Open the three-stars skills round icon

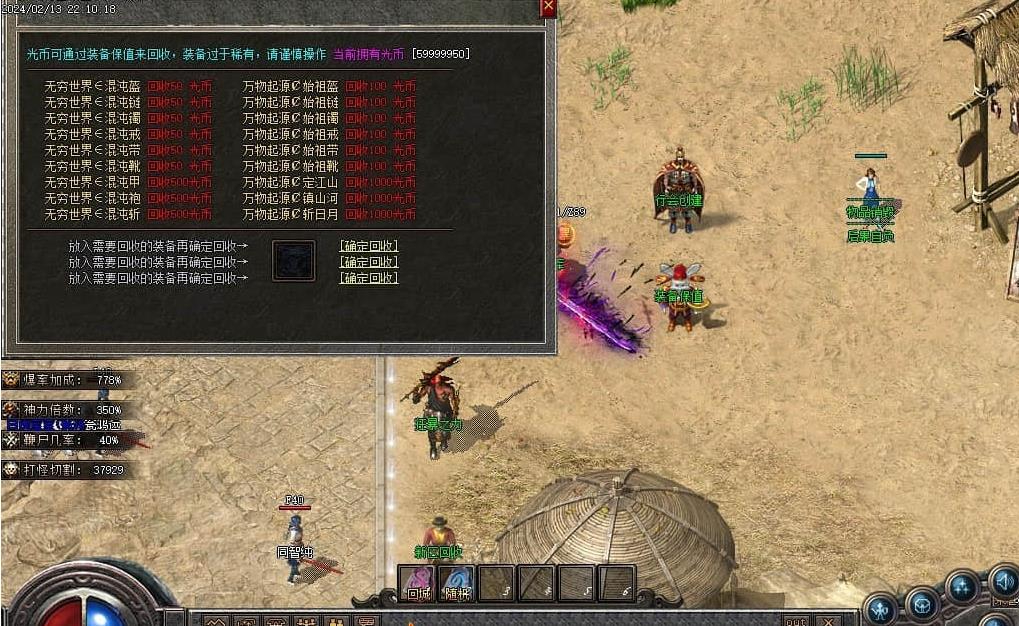964,588
